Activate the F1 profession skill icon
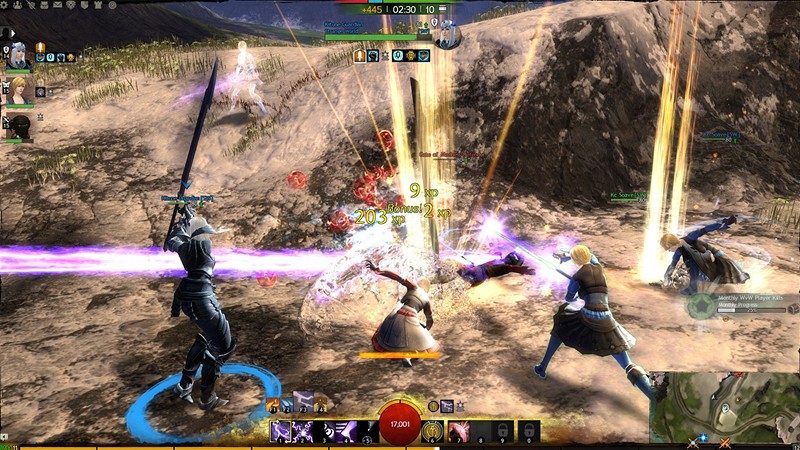800x450 pixels. tap(275, 405)
